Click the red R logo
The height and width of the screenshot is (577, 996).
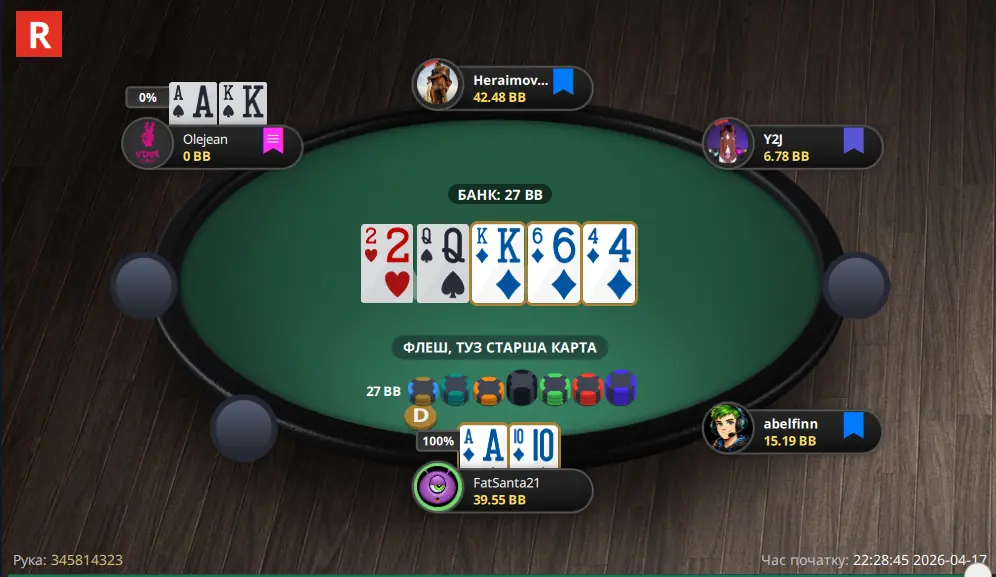39,34
